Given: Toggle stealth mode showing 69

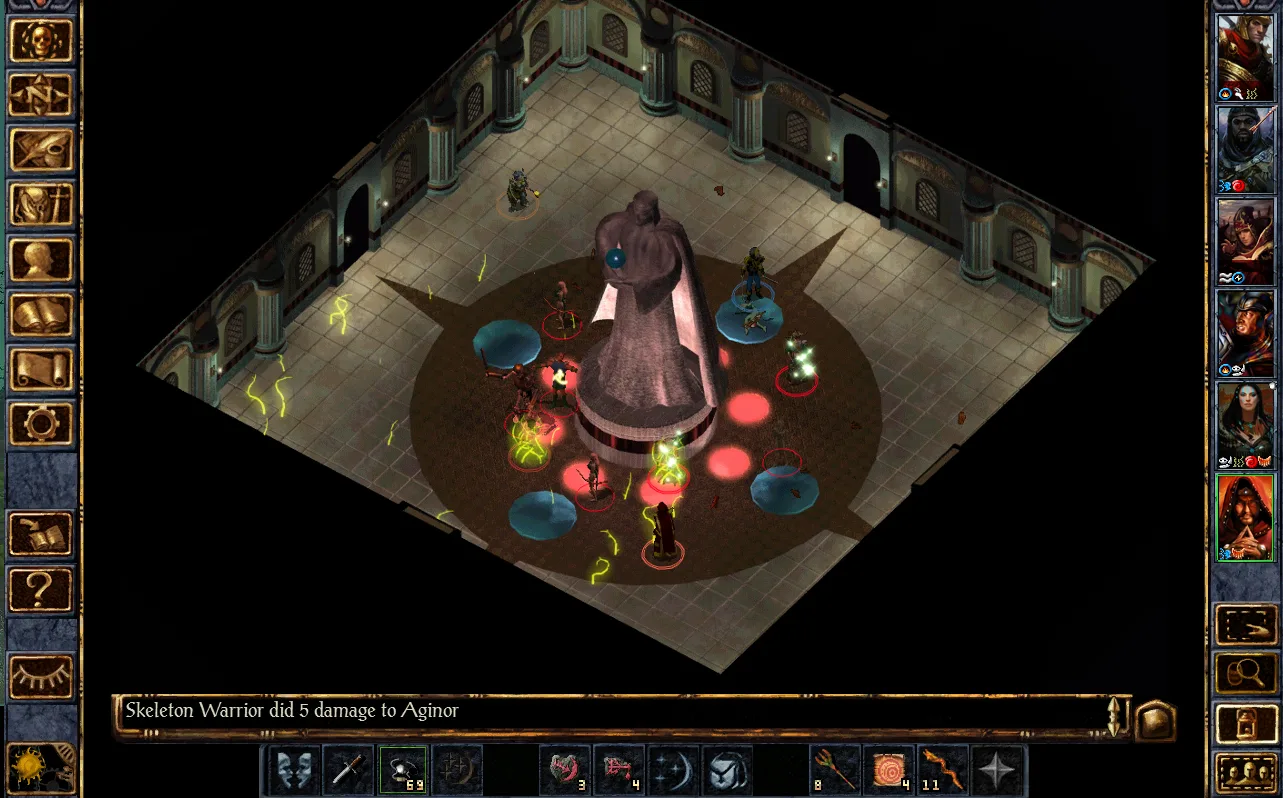Looking at the screenshot, I should click(405, 769).
